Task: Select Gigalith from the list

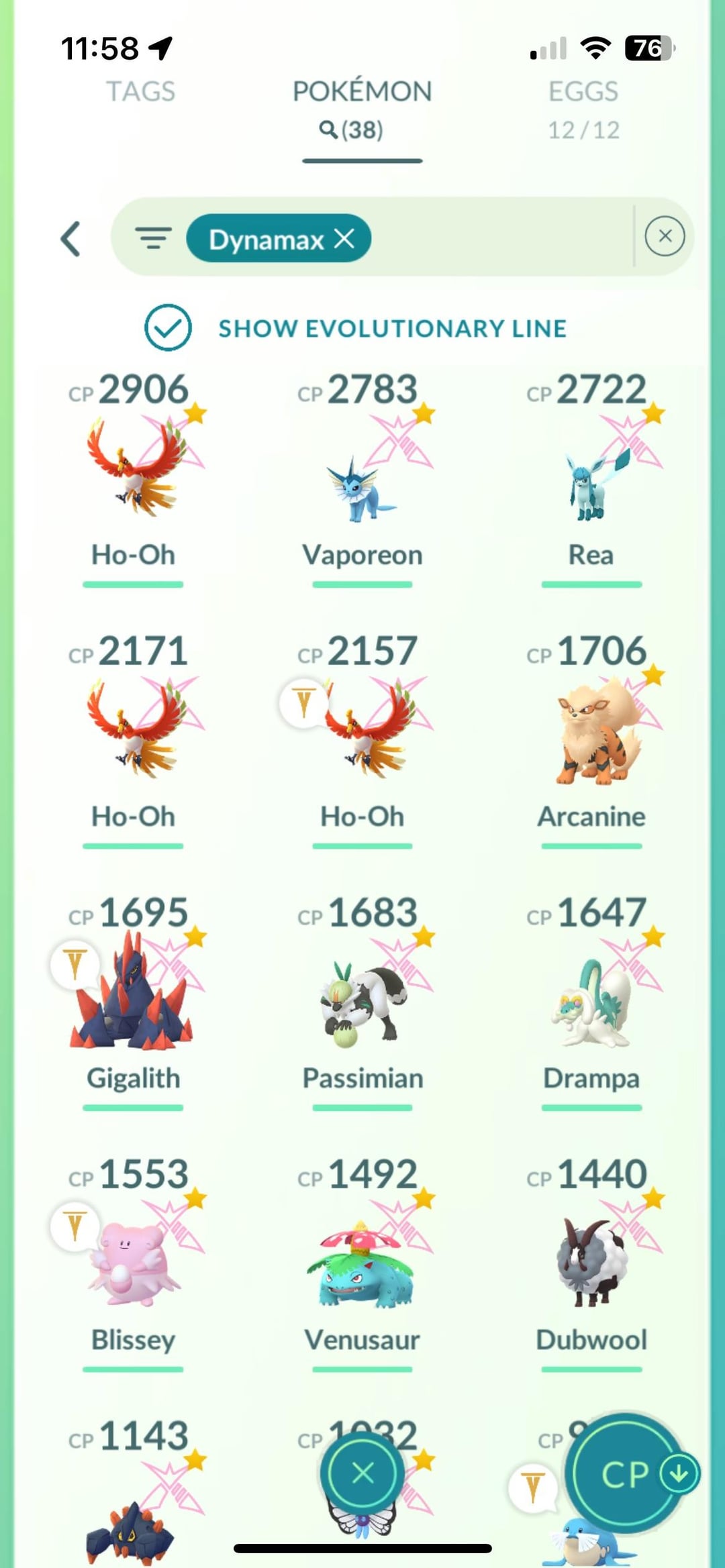Action: click(x=134, y=993)
